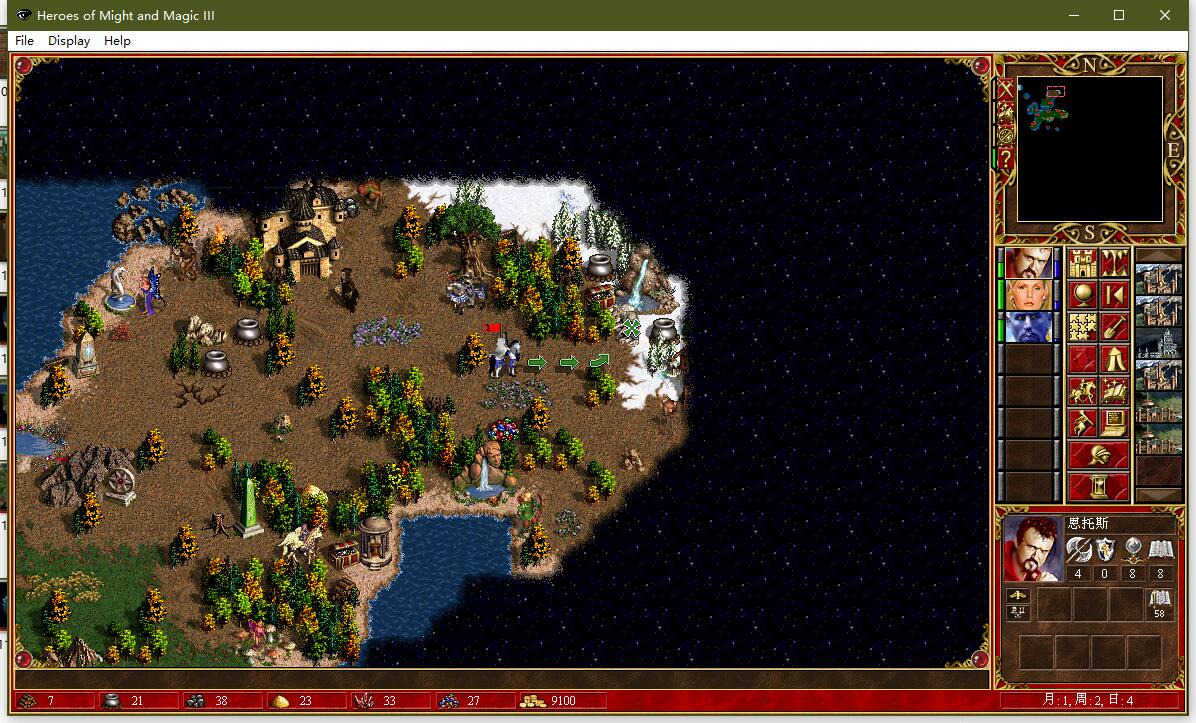The image size is (1196, 723).
Task: Open the Help menu
Action: (117, 41)
